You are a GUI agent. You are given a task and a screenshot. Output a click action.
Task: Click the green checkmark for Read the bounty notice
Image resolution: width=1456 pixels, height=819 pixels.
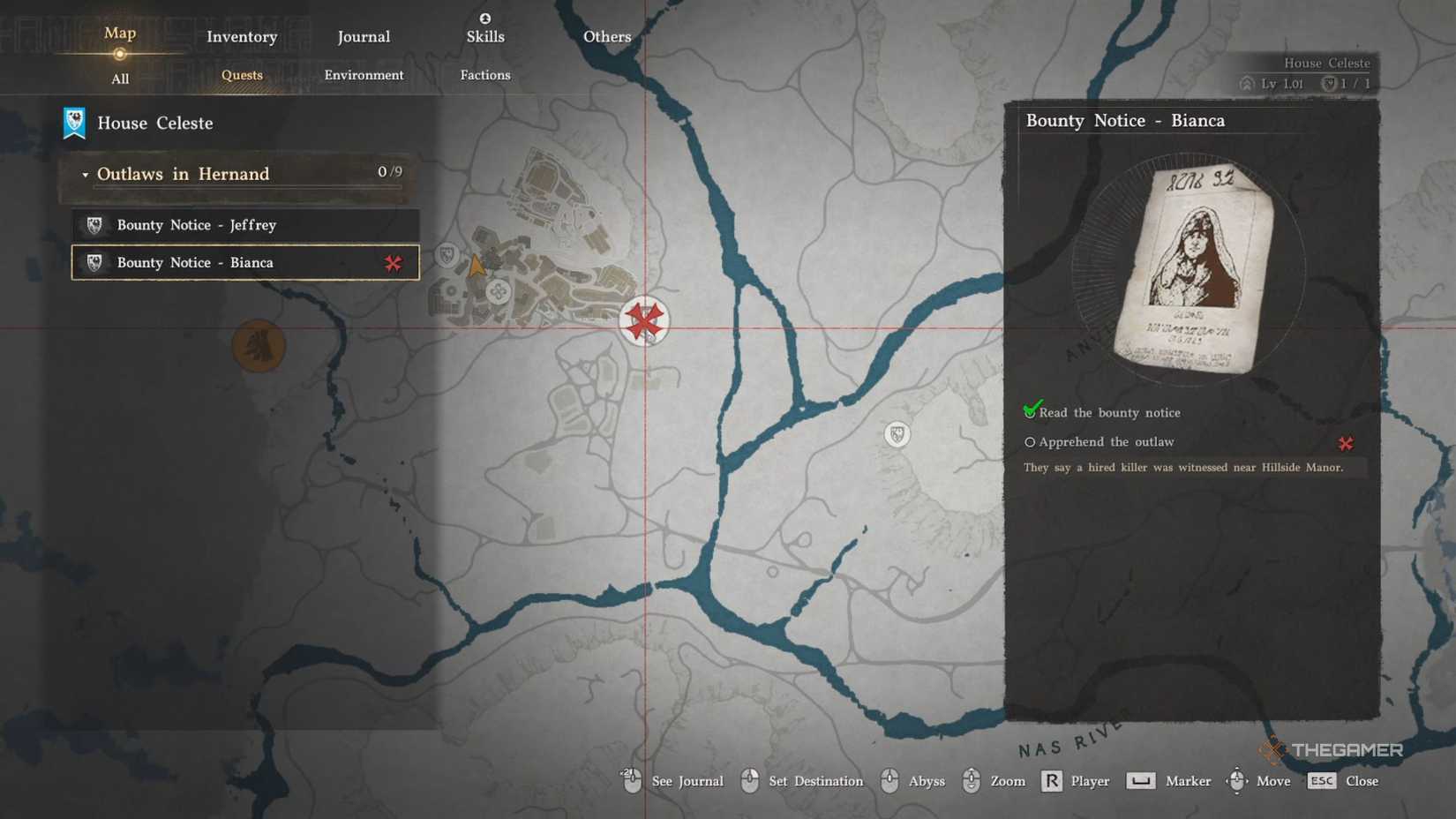click(x=1030, y=410)
